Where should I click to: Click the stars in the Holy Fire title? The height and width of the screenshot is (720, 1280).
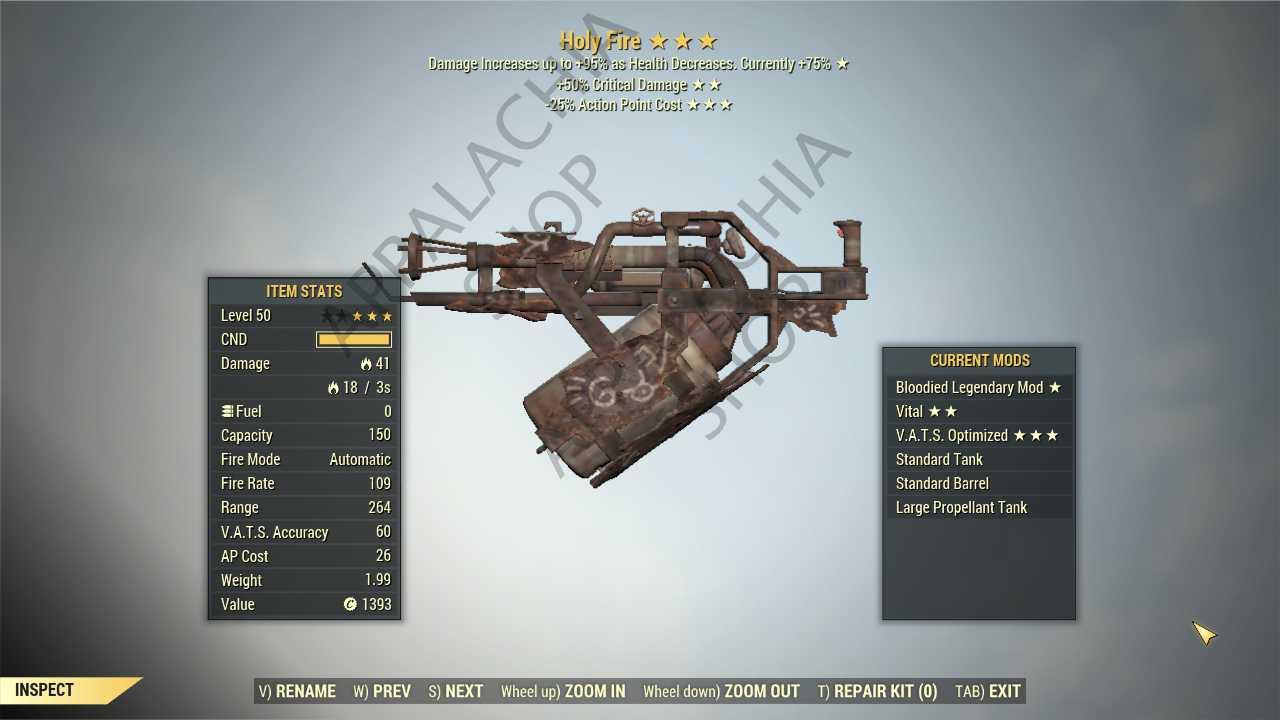[684, 41]
